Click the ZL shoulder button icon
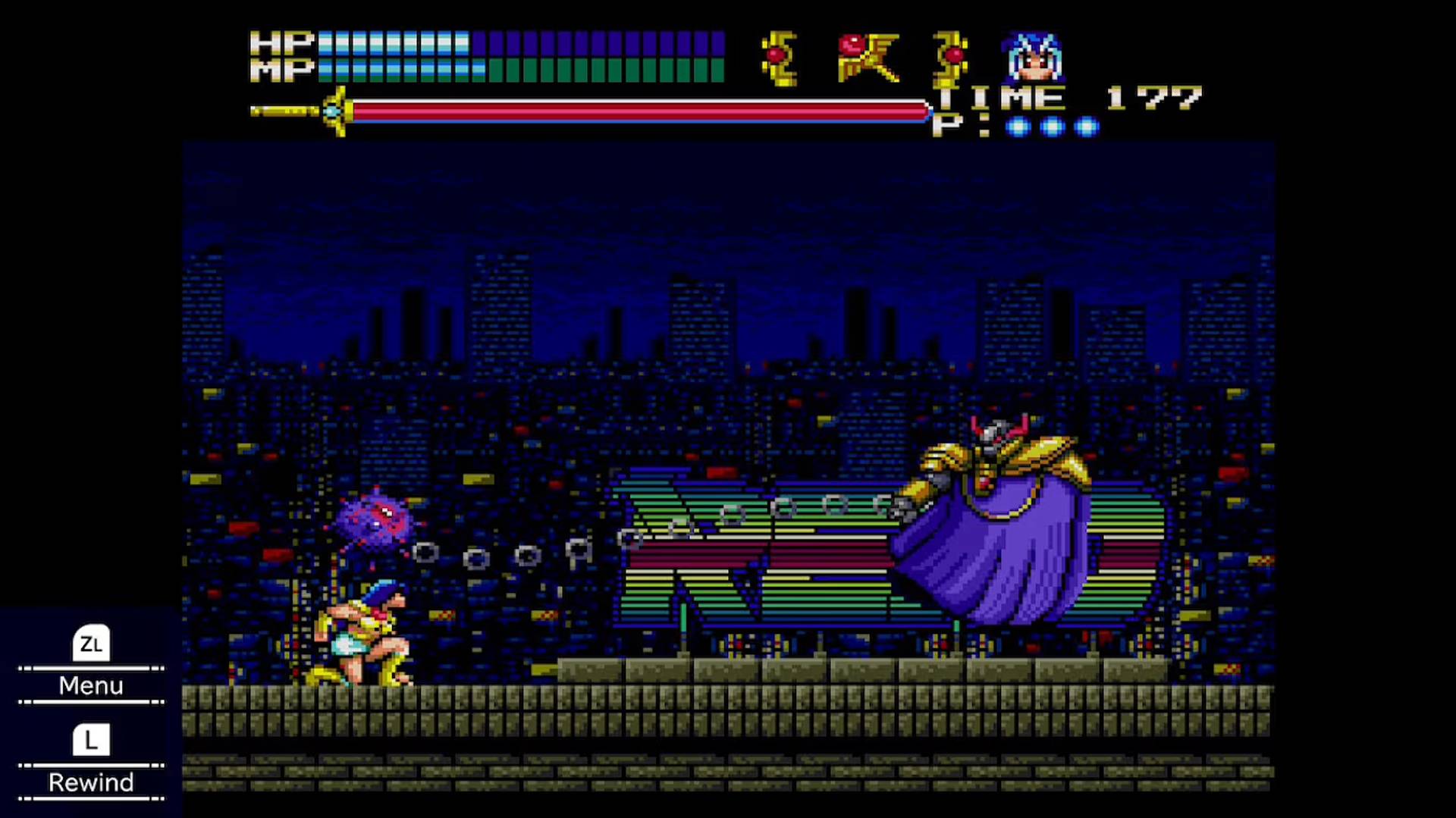Image resolution: width=1456 pixels, height=818 pixels. [x=90, y=644]
